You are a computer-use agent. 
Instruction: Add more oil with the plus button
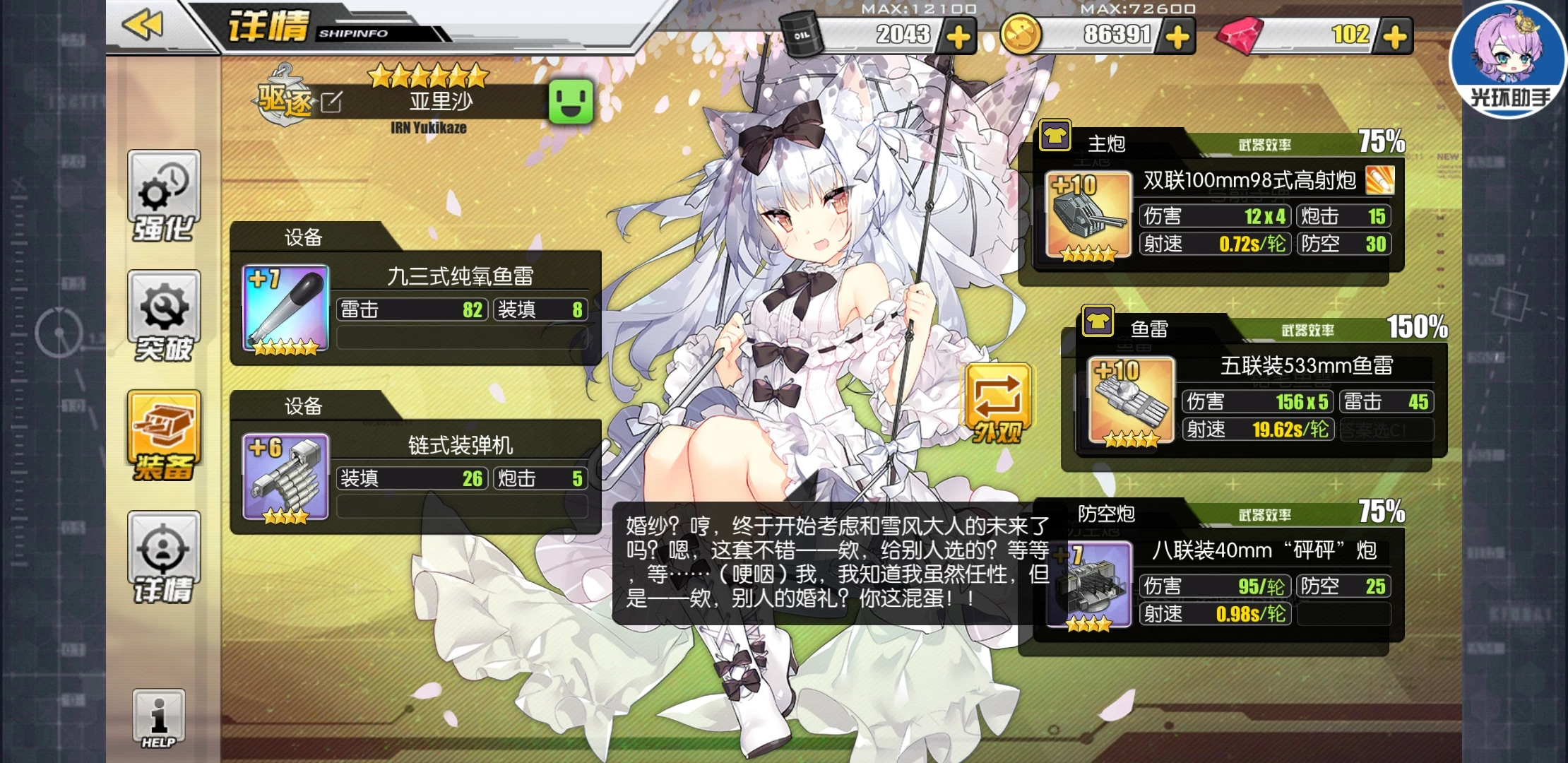[958, 37]
